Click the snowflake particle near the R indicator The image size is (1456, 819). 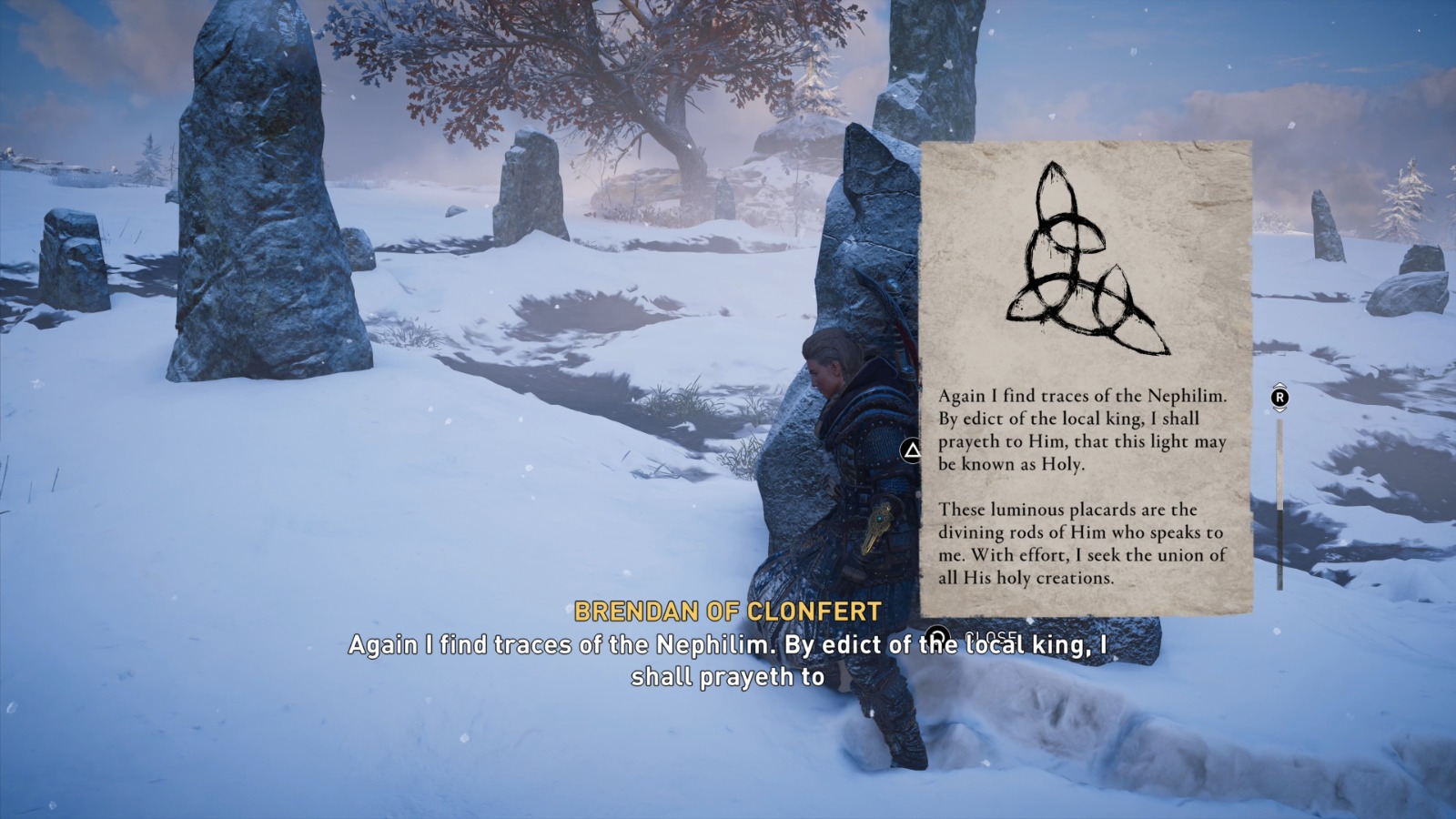pos(1266,412)
